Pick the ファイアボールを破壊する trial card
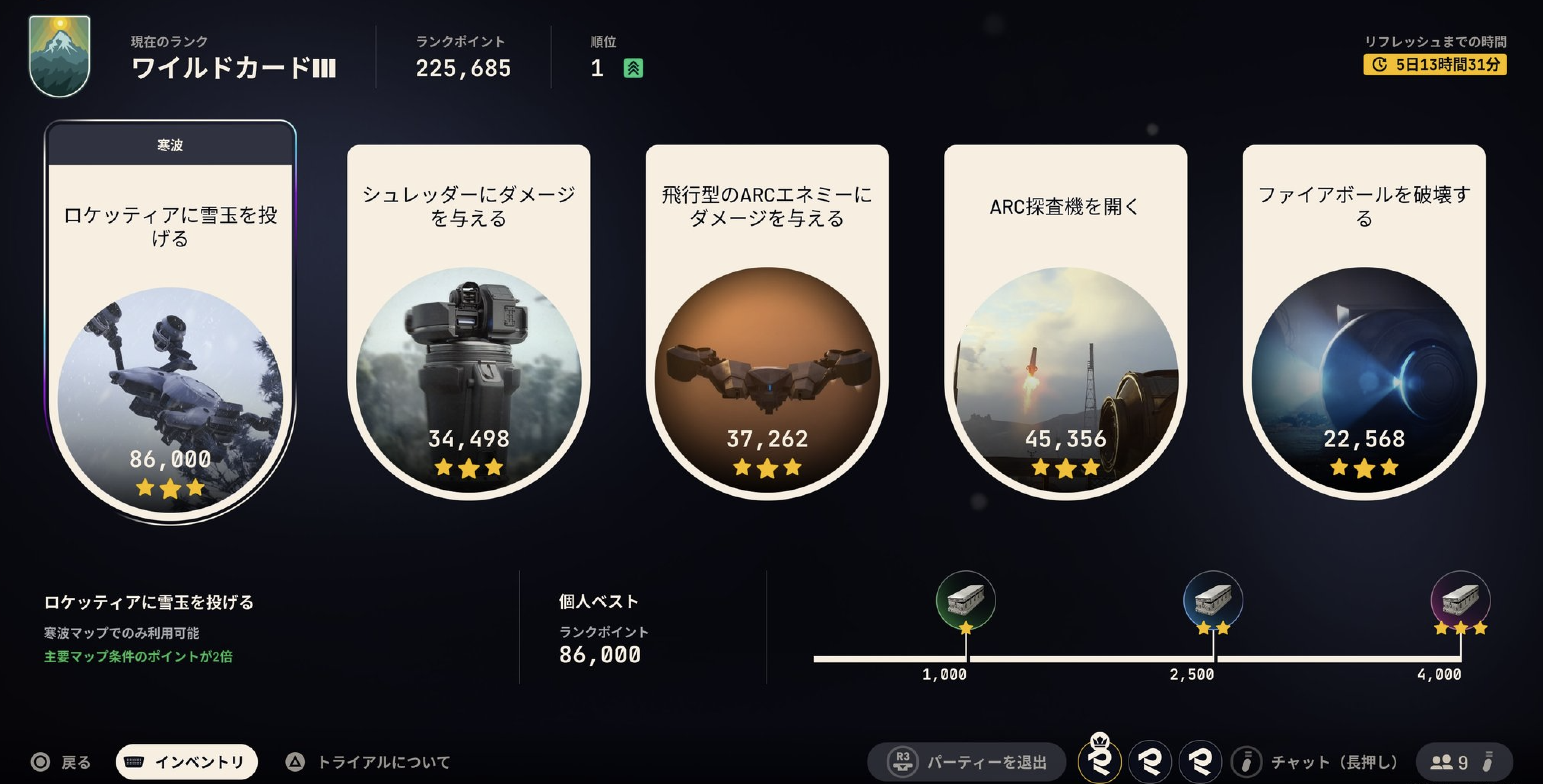The width and height of the screenshot is (1543, 784). tap(1363, 324)
